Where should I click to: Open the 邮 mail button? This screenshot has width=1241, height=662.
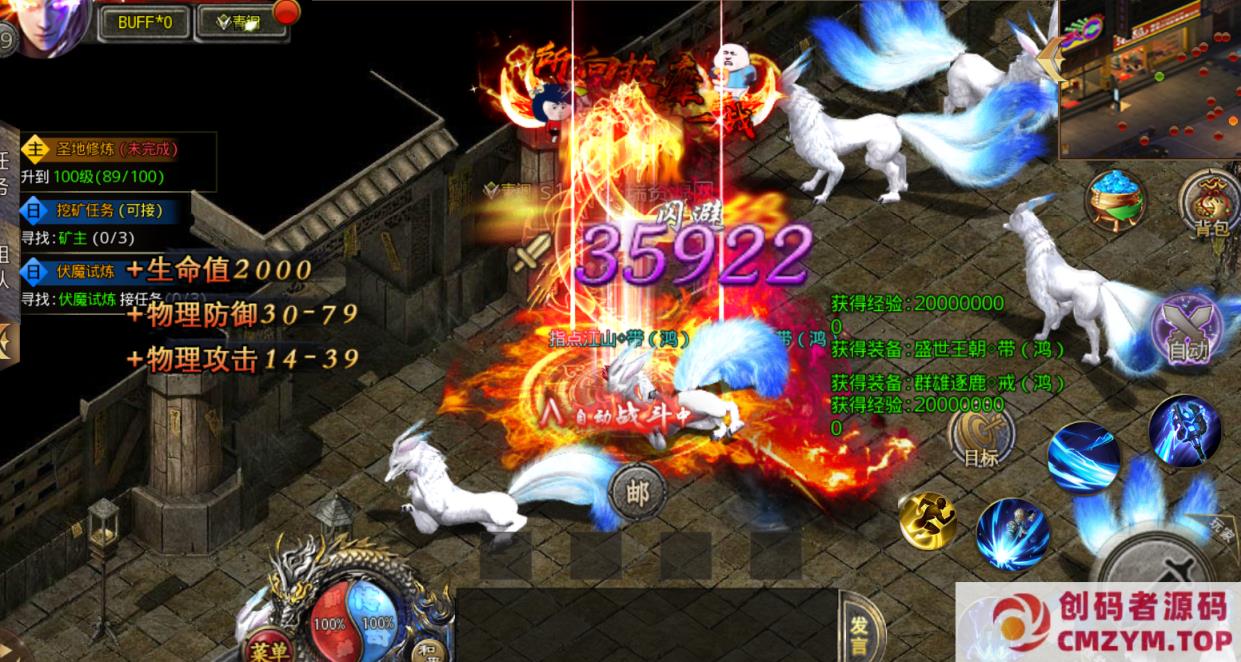[637, 492]
